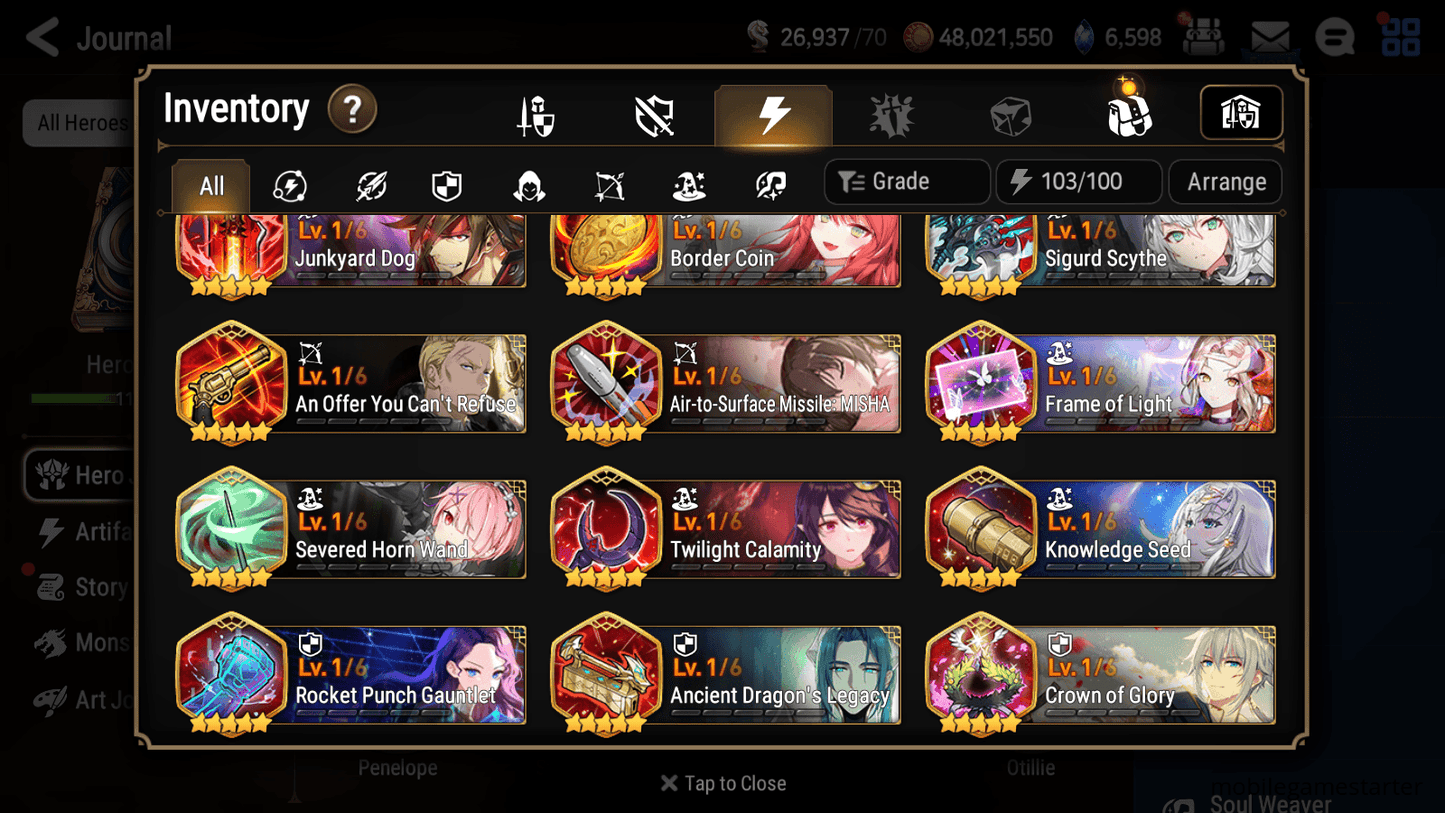Switch to the Equipment tab in the inventory
The width and height of the screenshot is (1445, 813).
536,113
